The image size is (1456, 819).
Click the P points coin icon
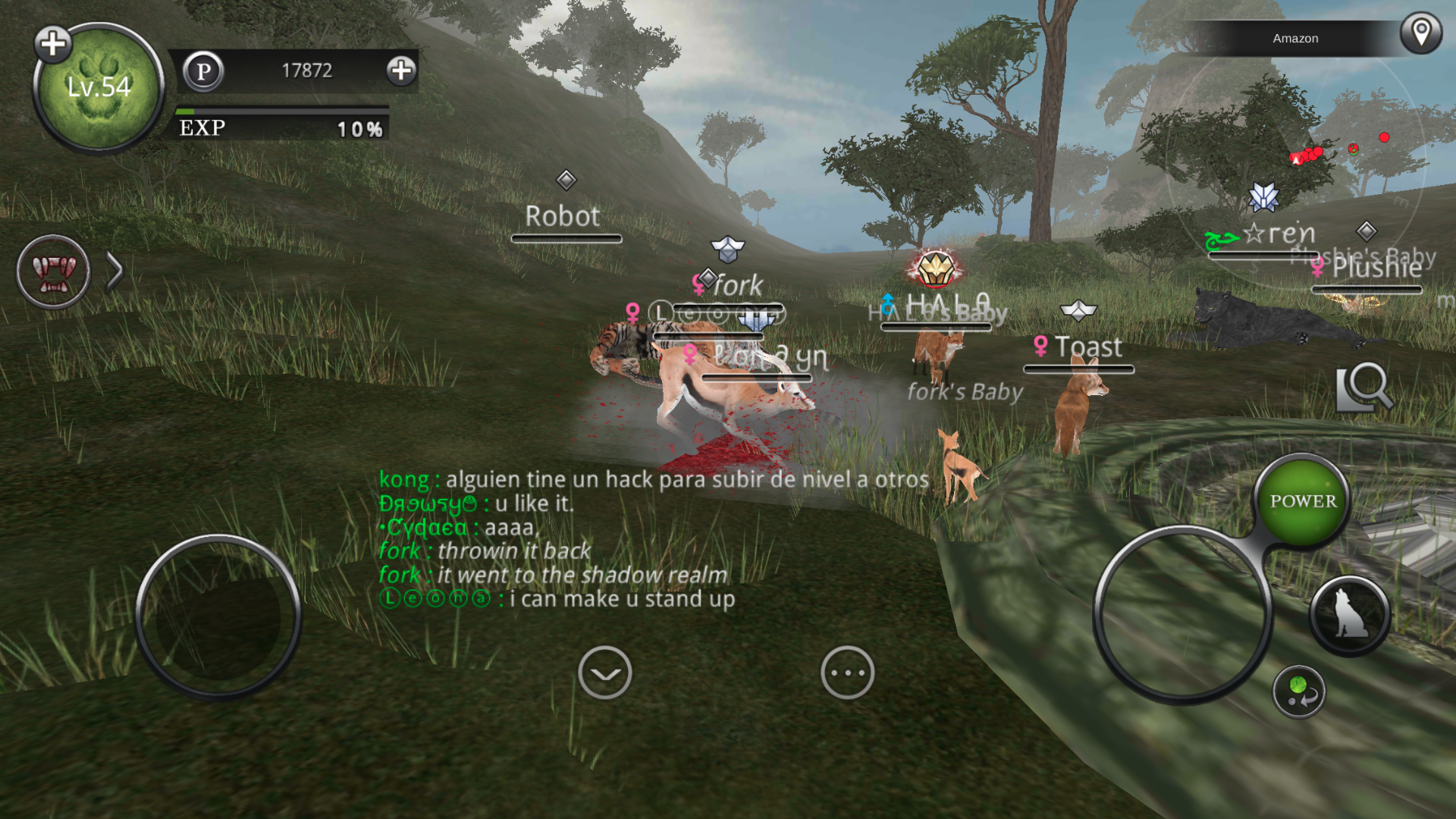pyautogui.click(x=203, y=71)
